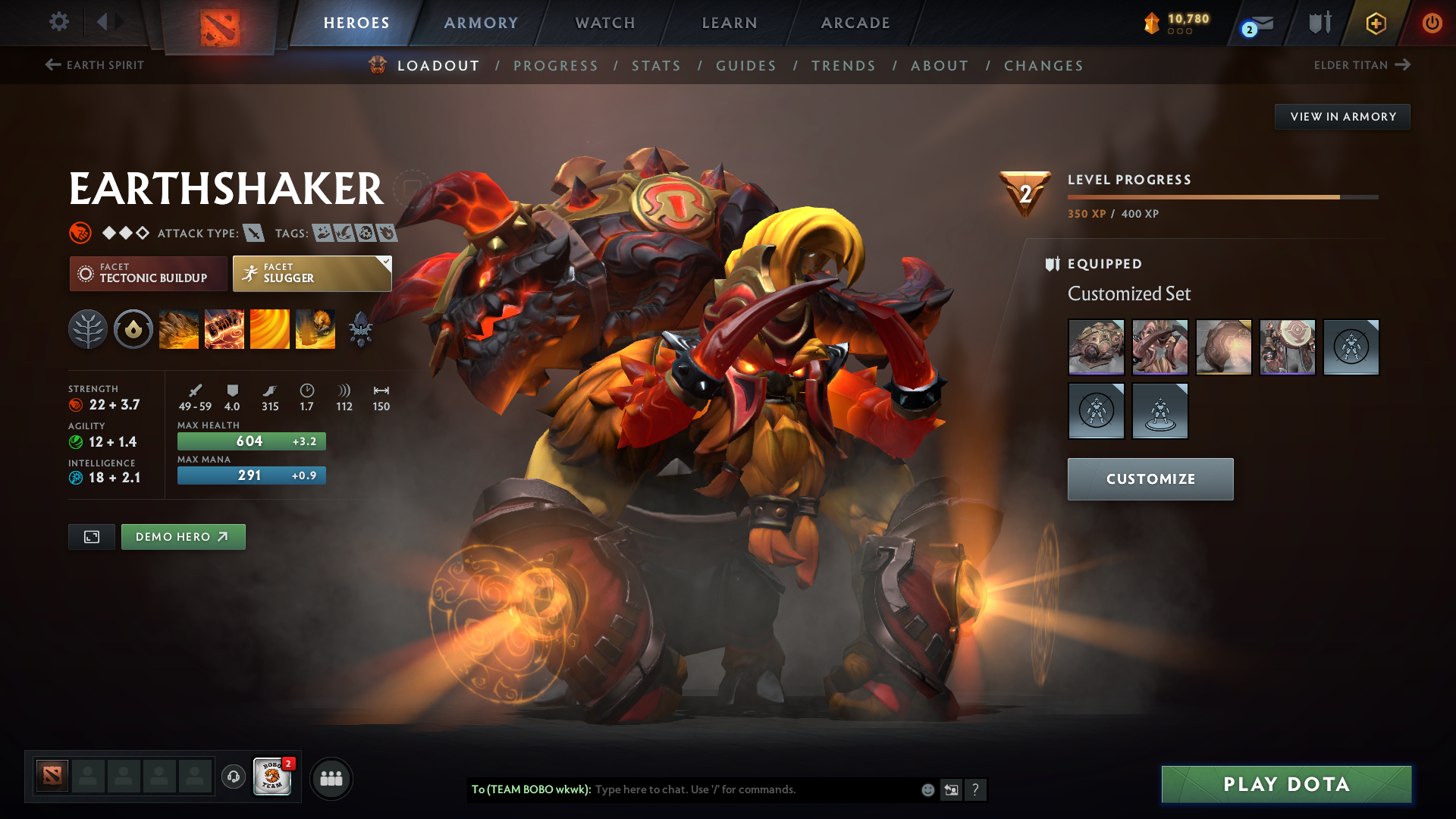Image resolution: width=1456 pixels, height=819 pixels.
Task: Open Dota Plus with the gold plus hexagon
Action: coord(1376,23)
